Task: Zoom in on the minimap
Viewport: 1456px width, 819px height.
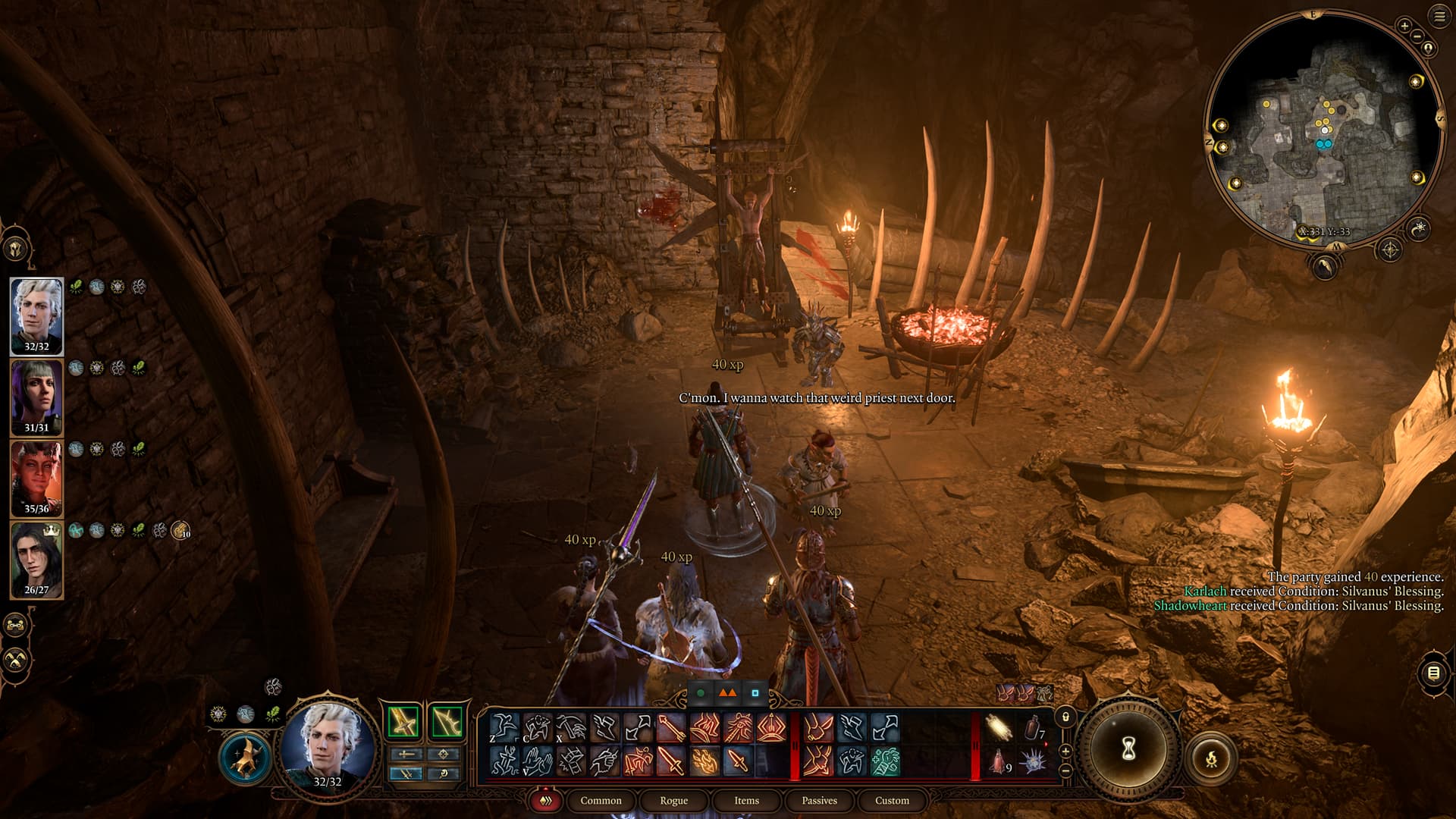Action: click(1404, 26)
